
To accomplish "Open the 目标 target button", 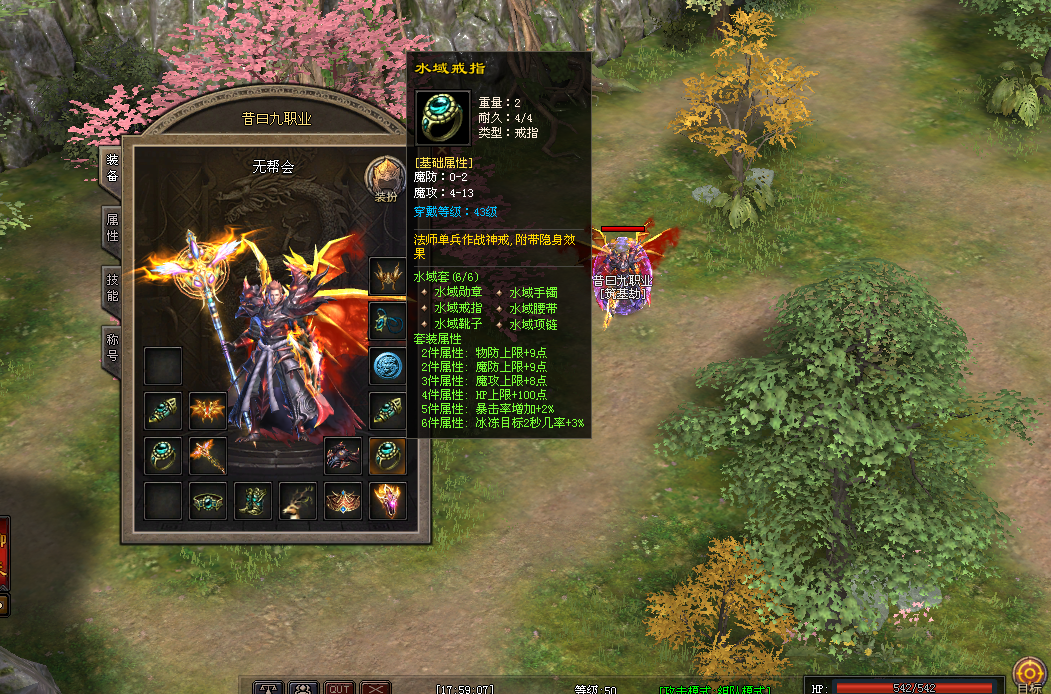I will point(1028,673).
